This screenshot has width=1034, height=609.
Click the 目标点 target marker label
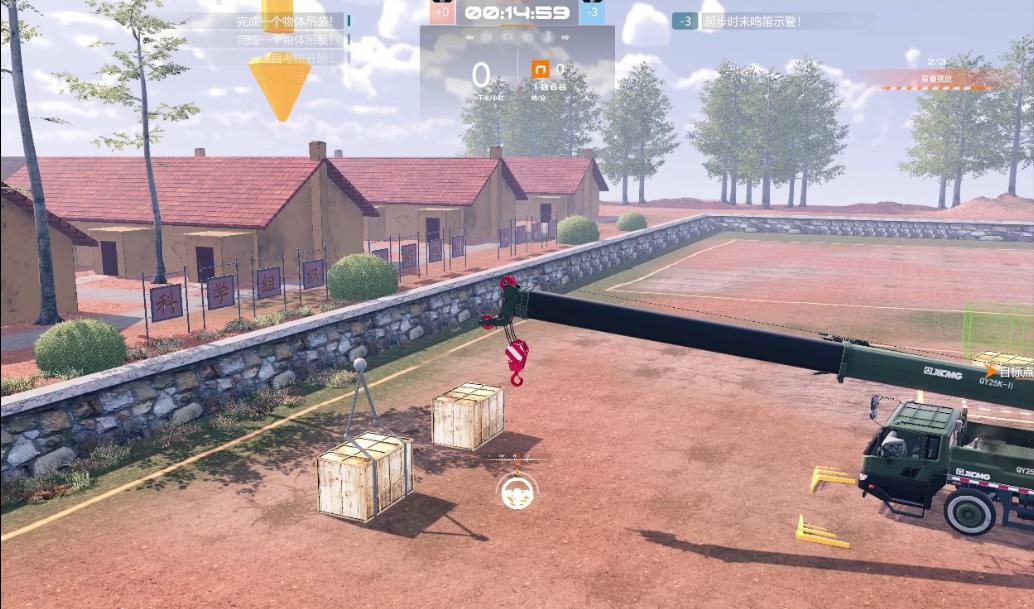coord(1011,372)
